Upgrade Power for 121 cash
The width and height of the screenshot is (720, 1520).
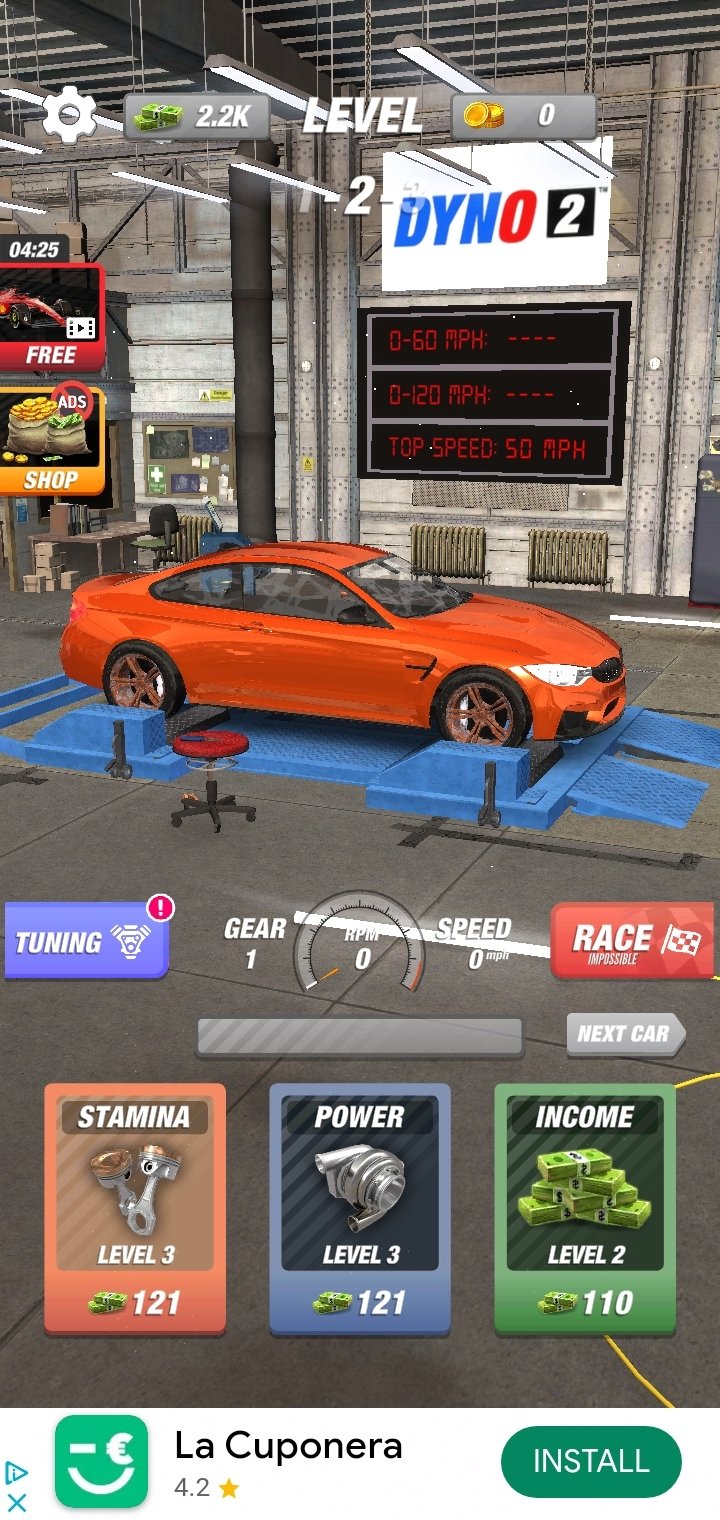point(360,1208)
